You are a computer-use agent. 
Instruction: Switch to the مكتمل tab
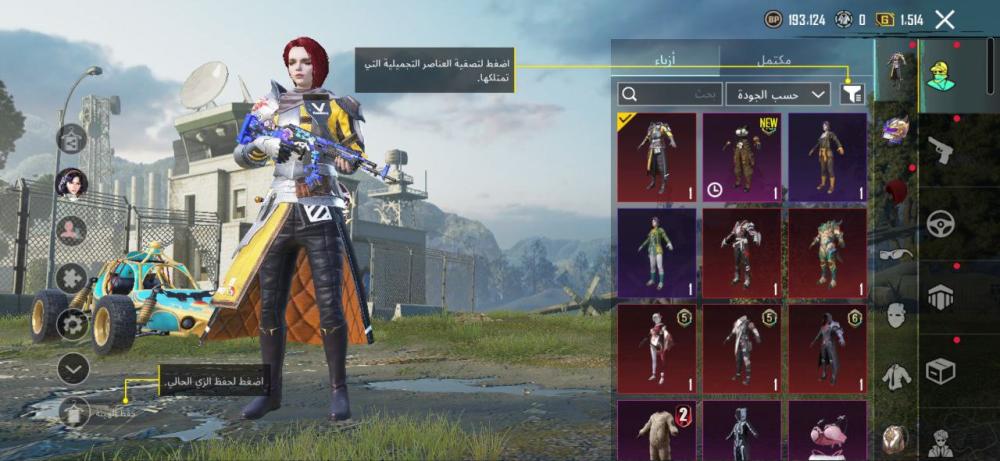[773, 61]
